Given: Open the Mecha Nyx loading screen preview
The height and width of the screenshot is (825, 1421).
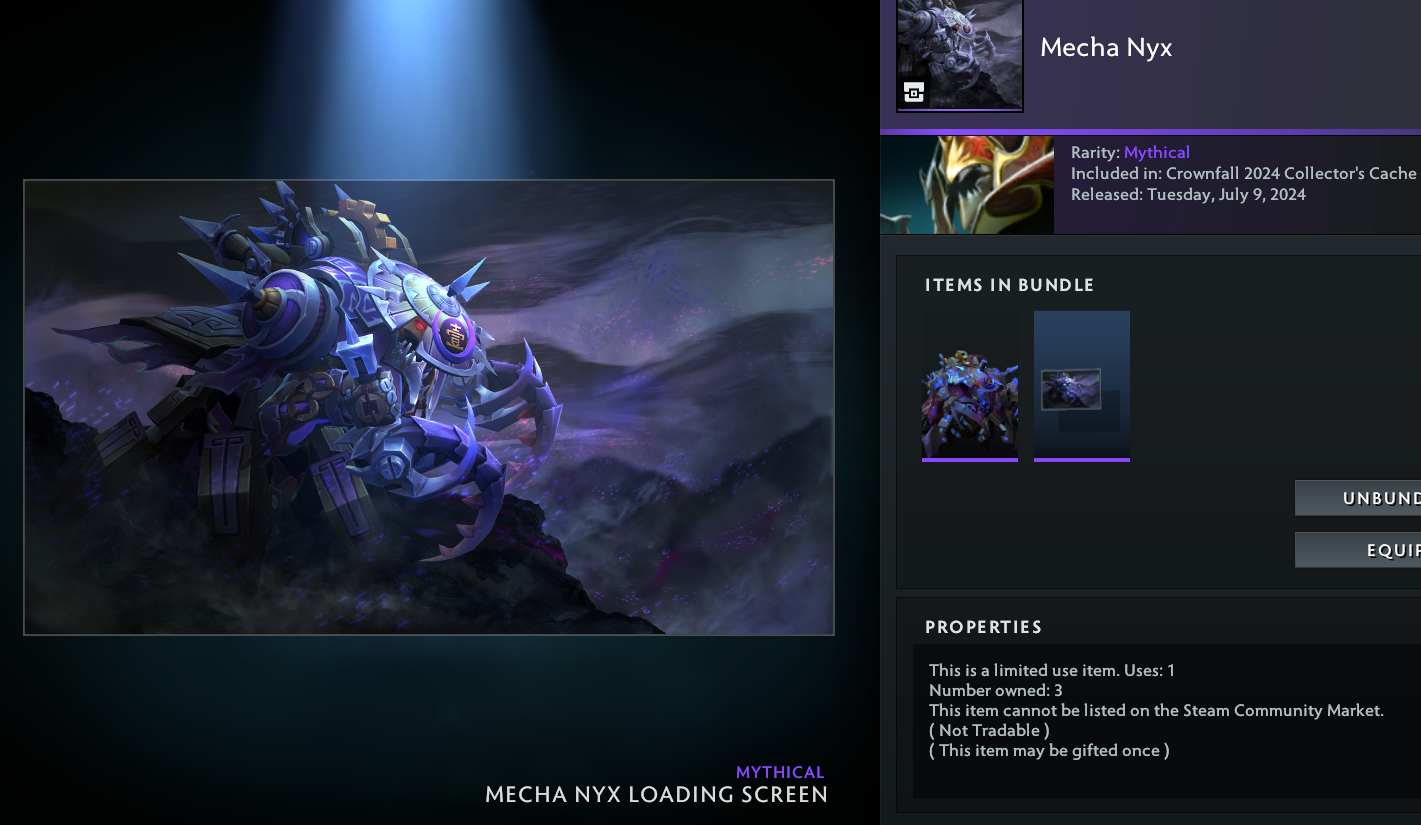Looking at the screenshot, I should 429,407.
